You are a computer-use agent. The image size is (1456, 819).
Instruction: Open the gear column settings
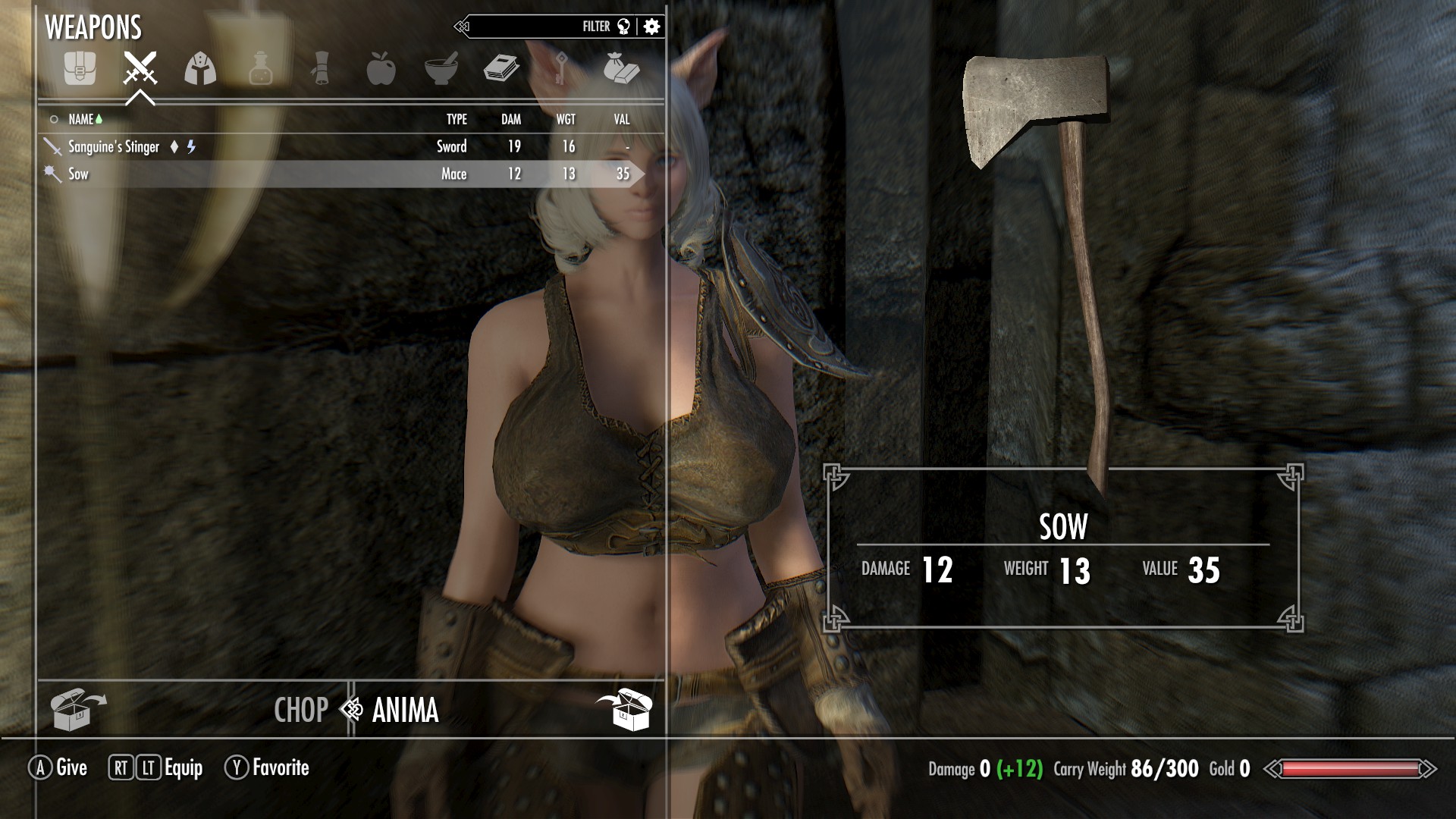(x=651, y=27)
